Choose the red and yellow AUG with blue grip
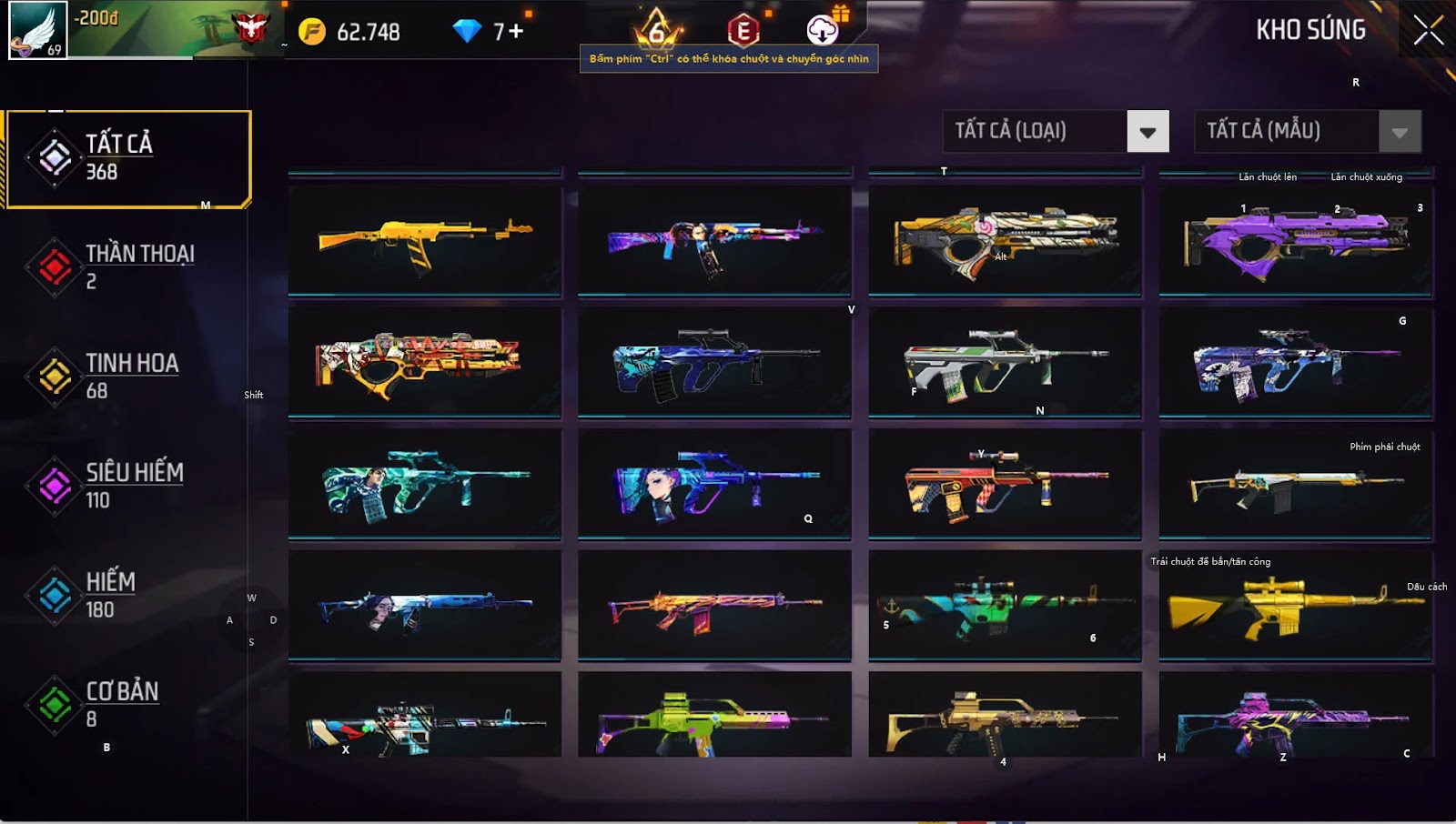This screenshot has height=824, width=1456. [1005, 483]
